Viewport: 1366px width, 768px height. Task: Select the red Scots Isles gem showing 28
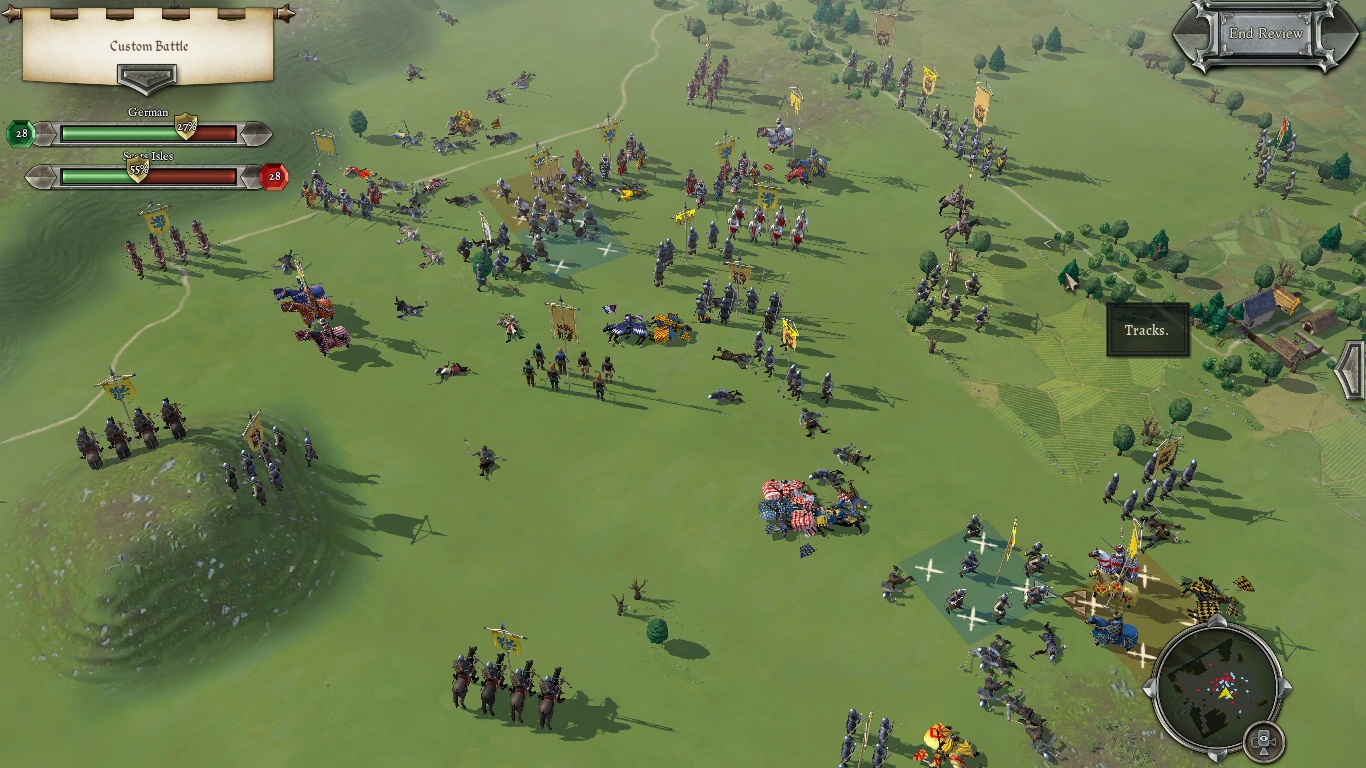point(274,178)
